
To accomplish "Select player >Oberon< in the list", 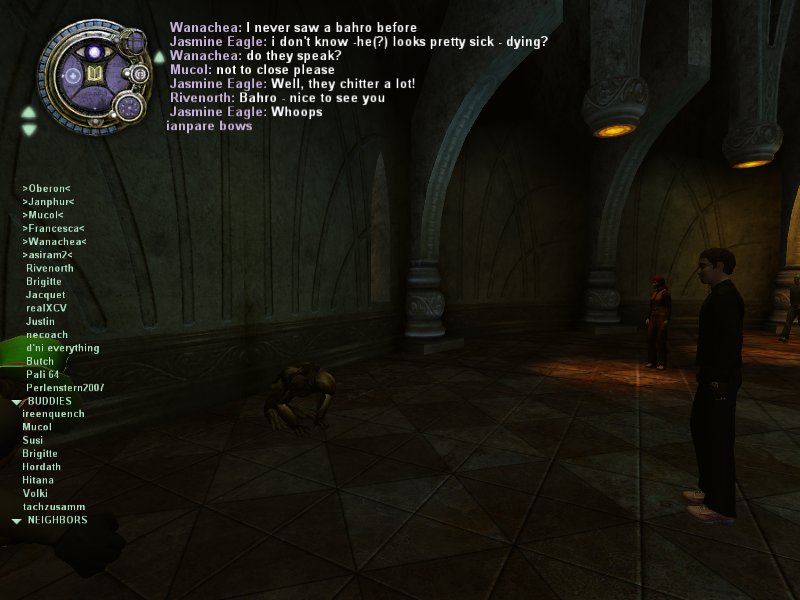I will point(47,188).
